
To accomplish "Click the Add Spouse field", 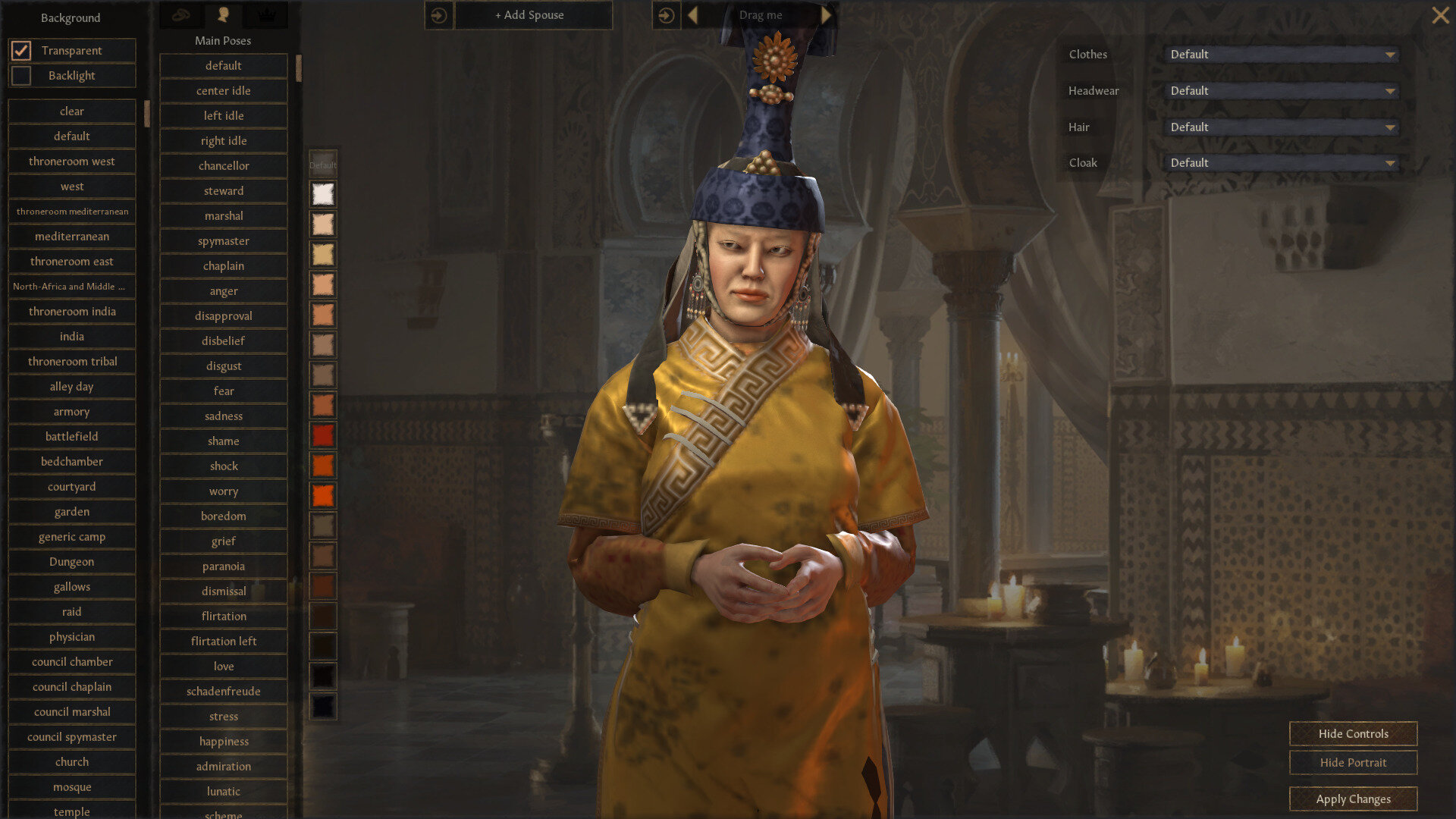I will click(x=533, y=15).
